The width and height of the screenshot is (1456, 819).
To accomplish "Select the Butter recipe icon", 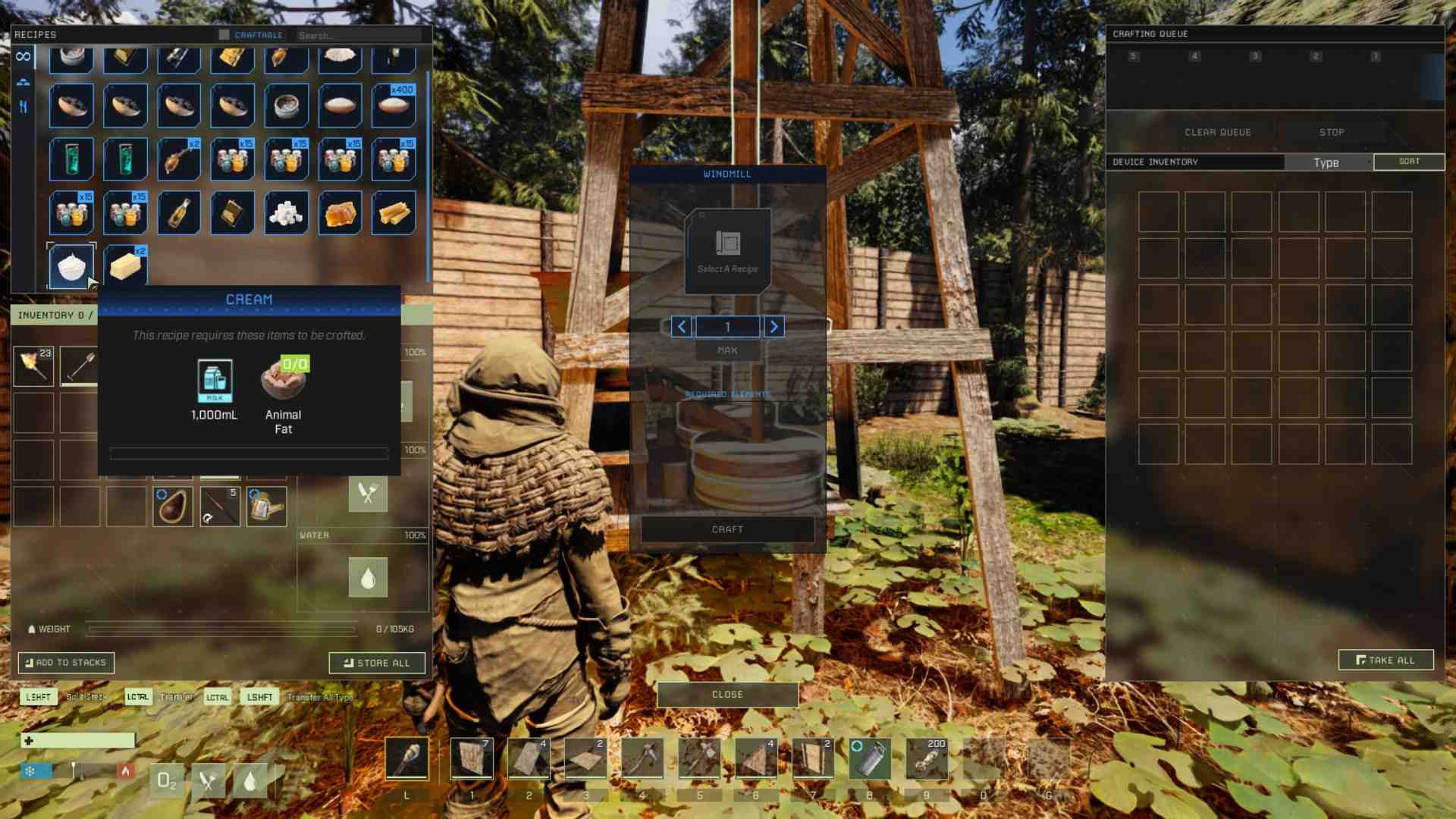I will [124, 265].
